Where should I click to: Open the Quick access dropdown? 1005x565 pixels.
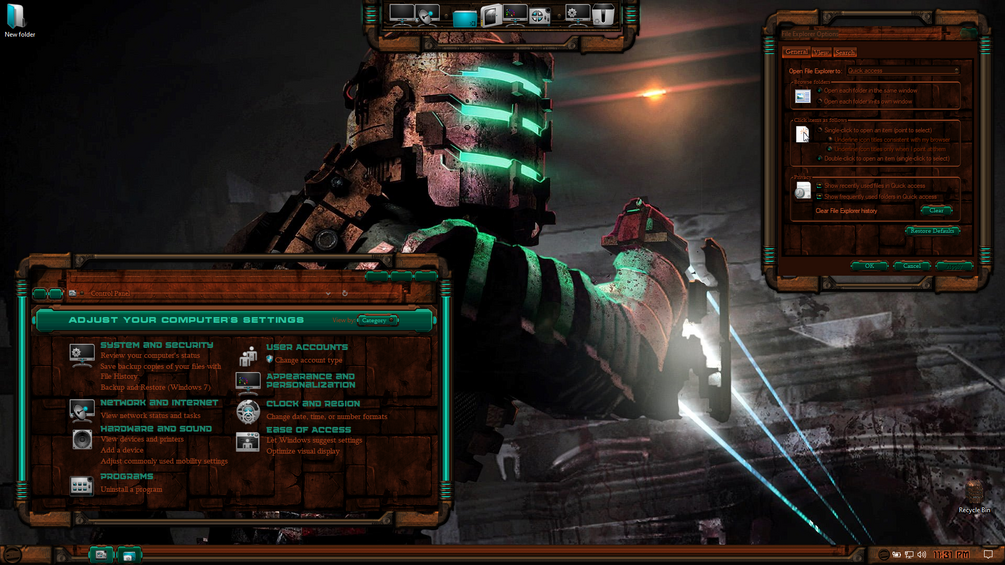coord(902,71)
